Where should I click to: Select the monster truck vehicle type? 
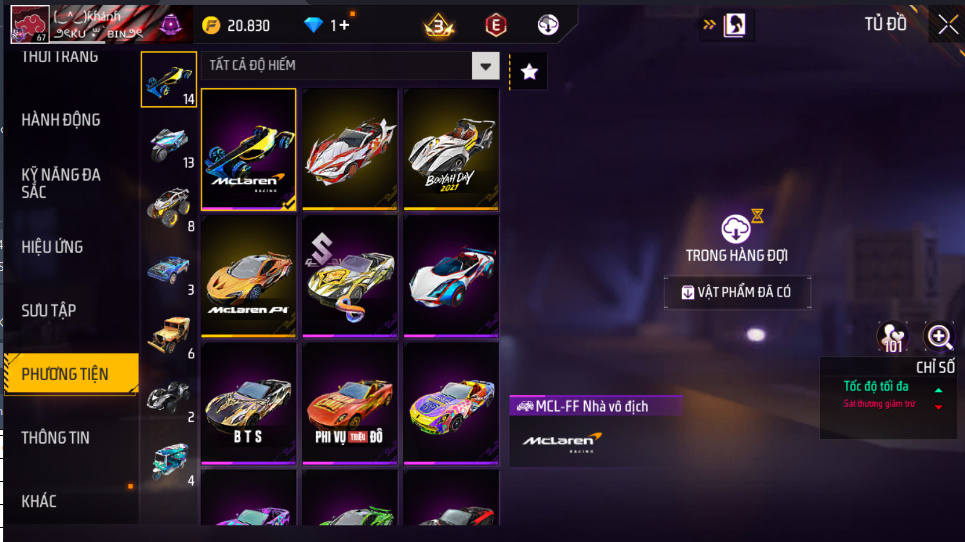tap(168, 204)
